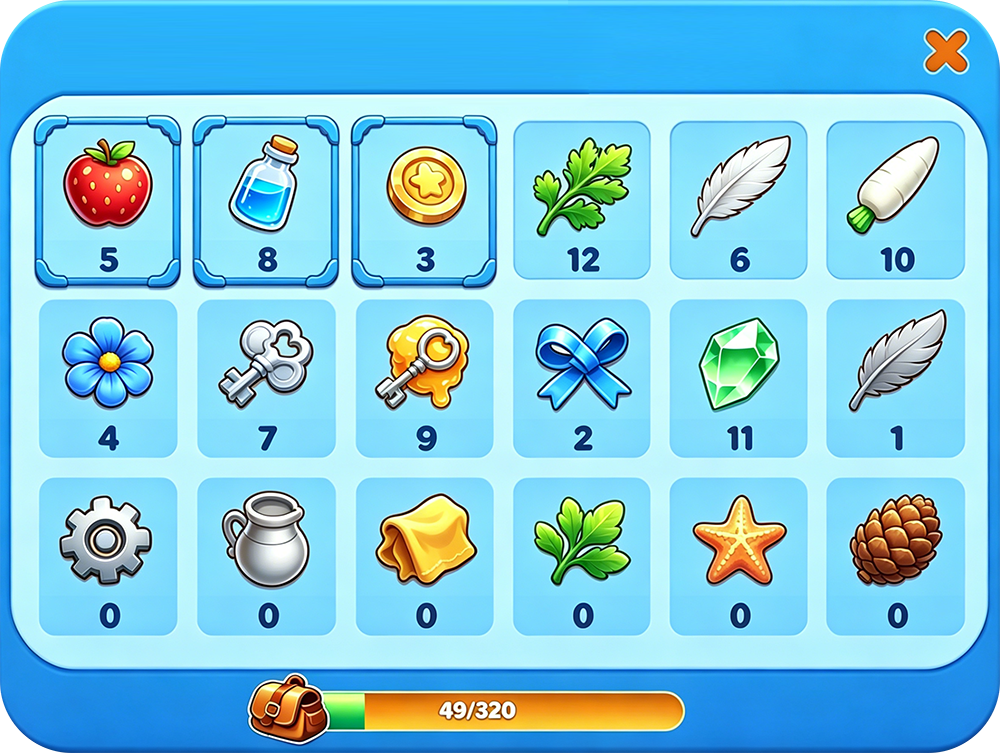Select the orange starfish slot
Image resolution: width=1000 pixels, height=753 pixels.
[740, 556]
